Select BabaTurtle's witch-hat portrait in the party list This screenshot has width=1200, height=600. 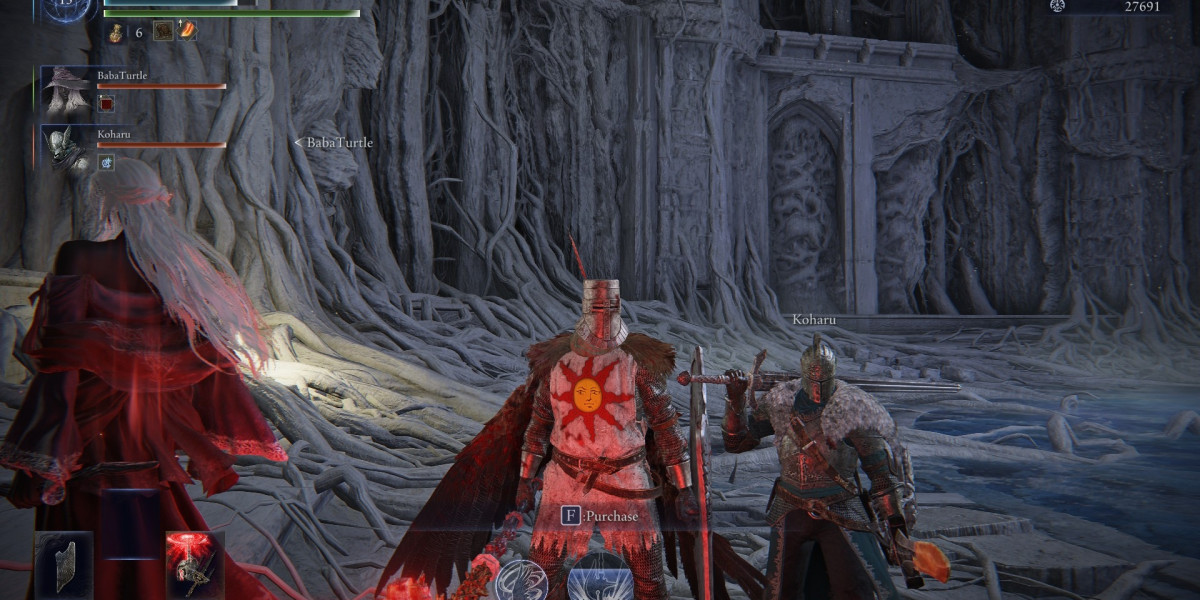tap(67, 91)
